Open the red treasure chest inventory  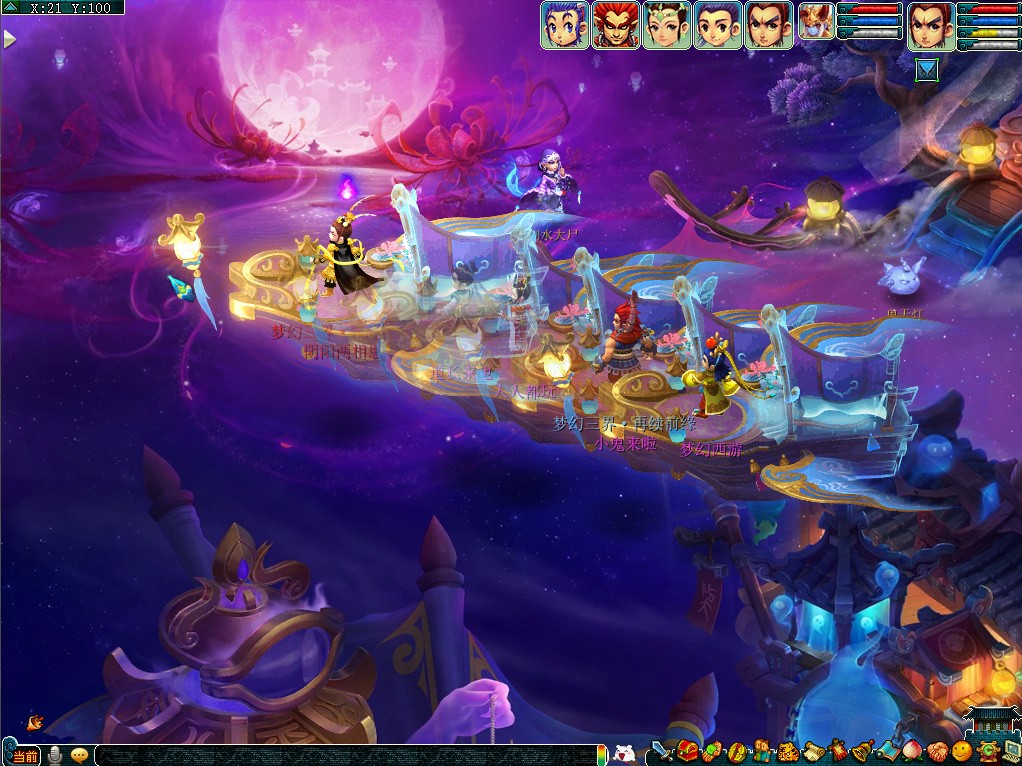[687, 751]
